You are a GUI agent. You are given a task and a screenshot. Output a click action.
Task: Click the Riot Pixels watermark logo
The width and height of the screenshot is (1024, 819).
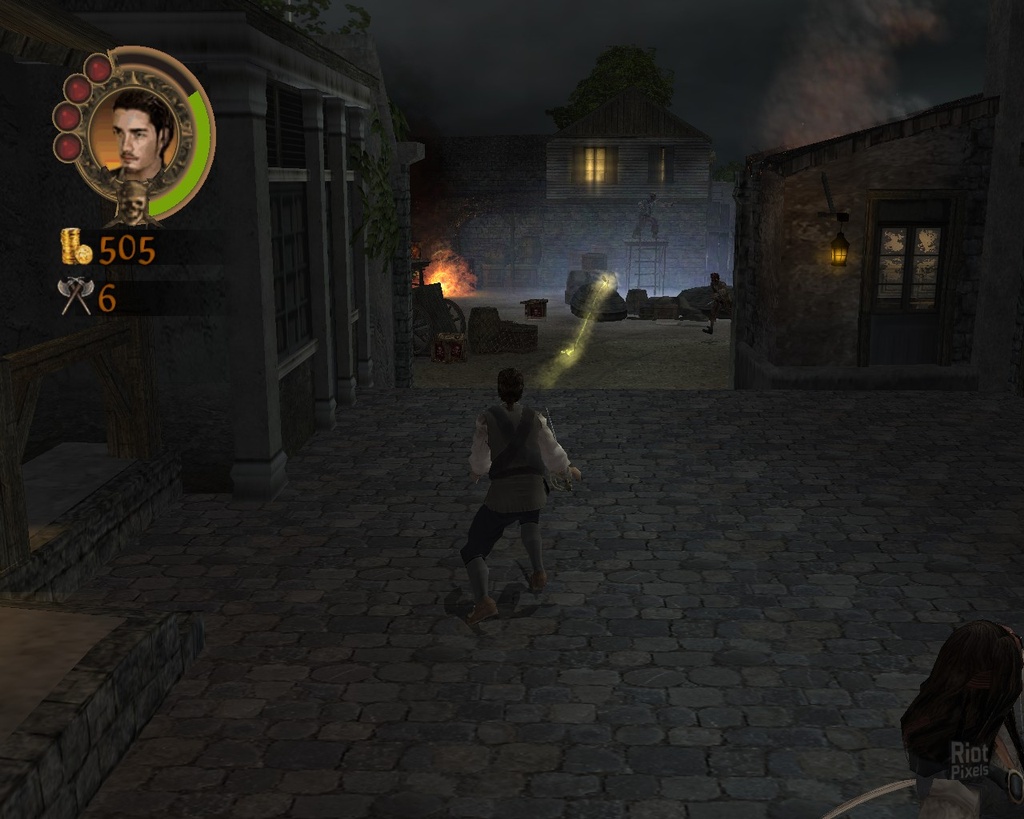[968, 759]
